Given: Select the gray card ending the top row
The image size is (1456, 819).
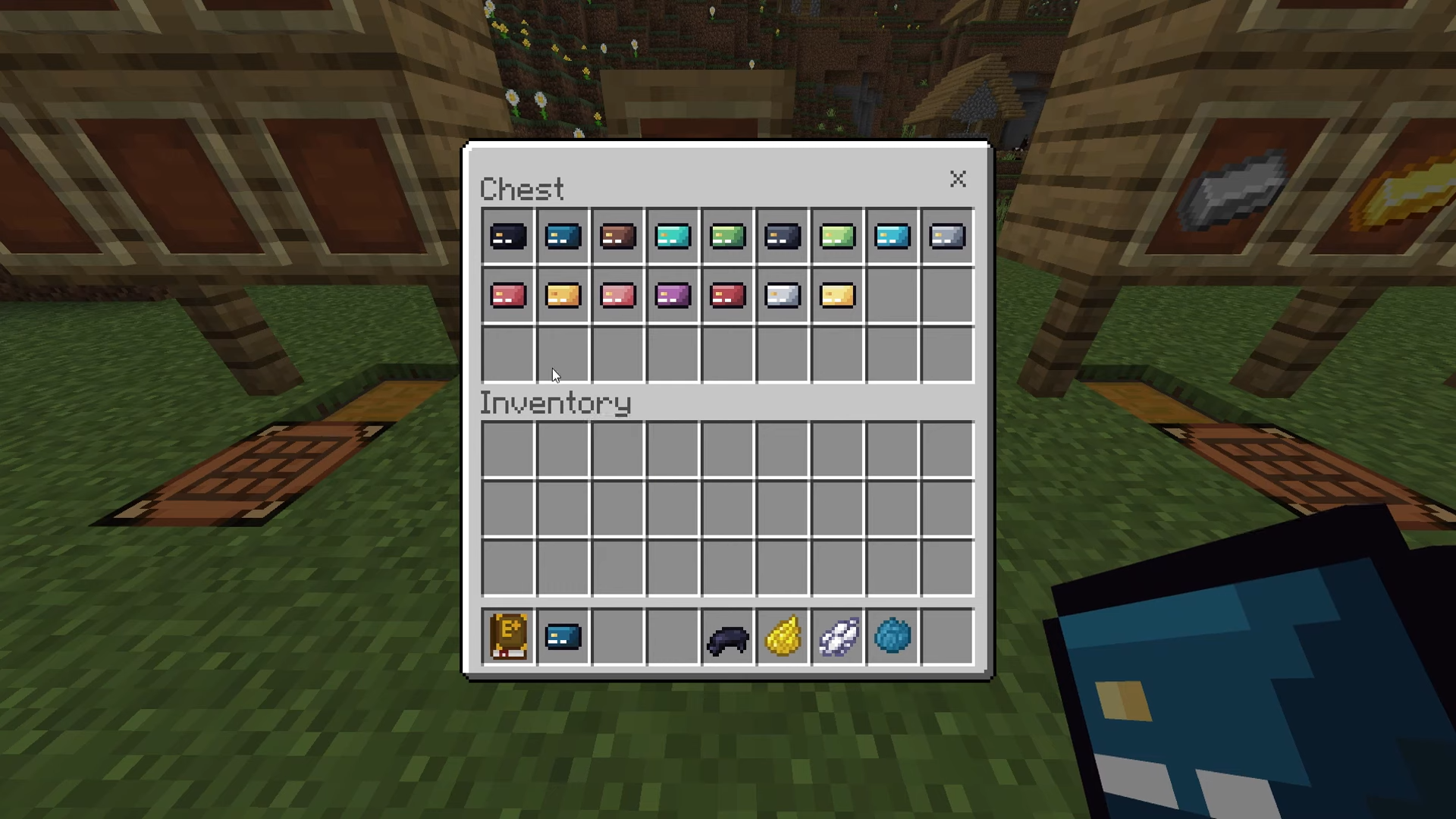Looking at the screenshot, I should [x=946, y=236].
